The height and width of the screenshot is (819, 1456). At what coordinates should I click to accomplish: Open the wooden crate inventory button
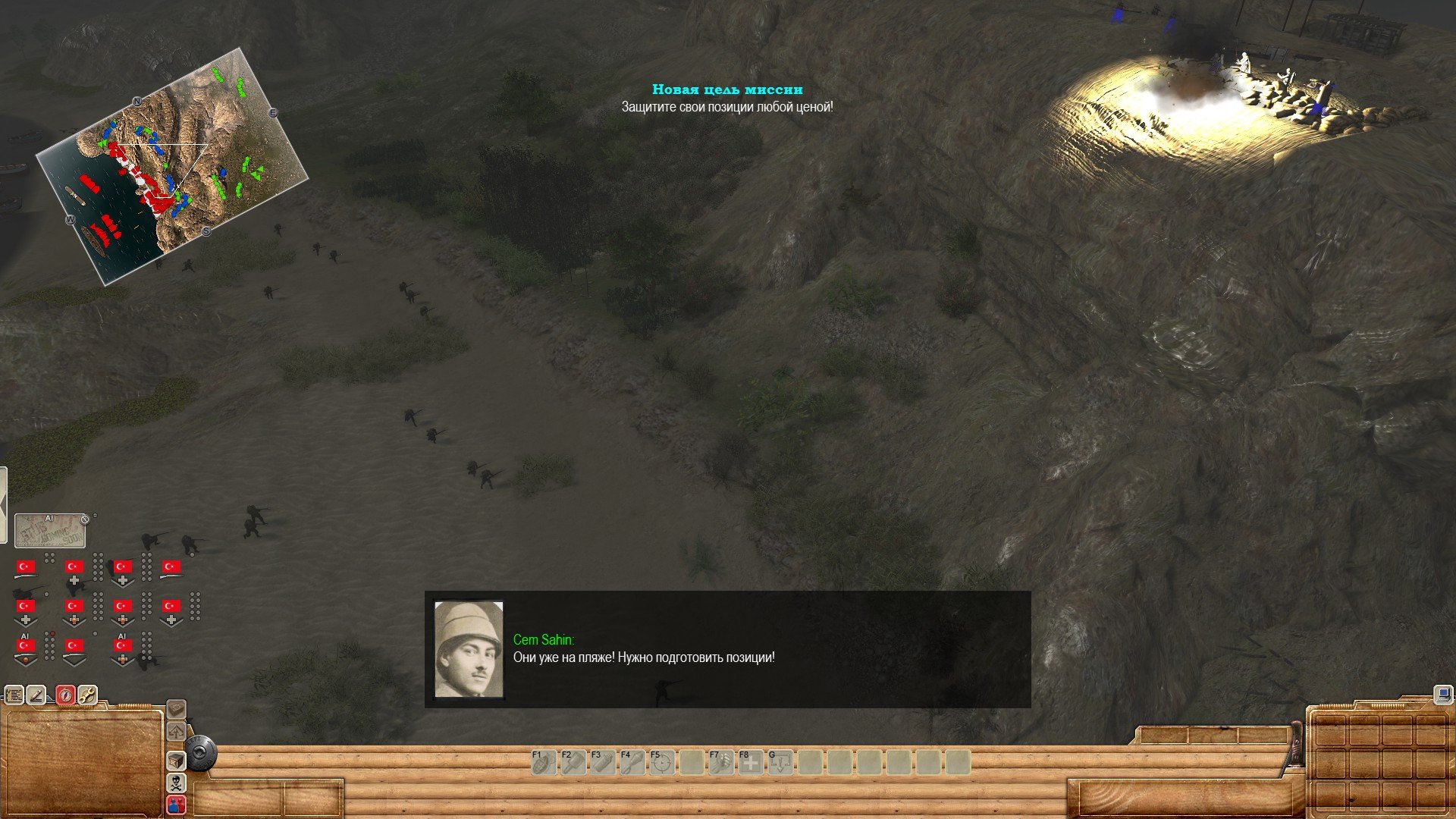tap(176, 761)
